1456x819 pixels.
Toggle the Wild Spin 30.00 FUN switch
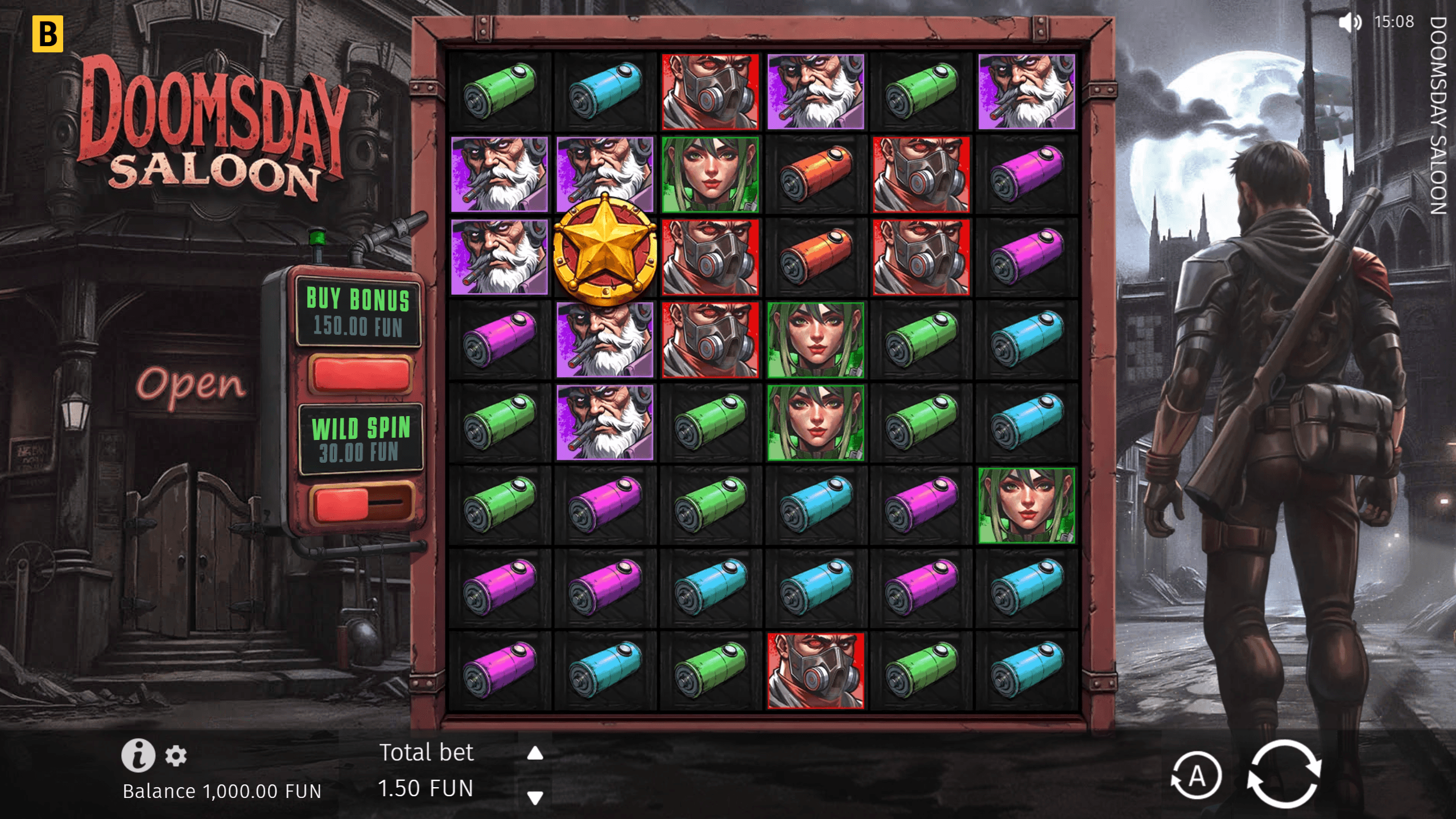(x=361, y=503)
